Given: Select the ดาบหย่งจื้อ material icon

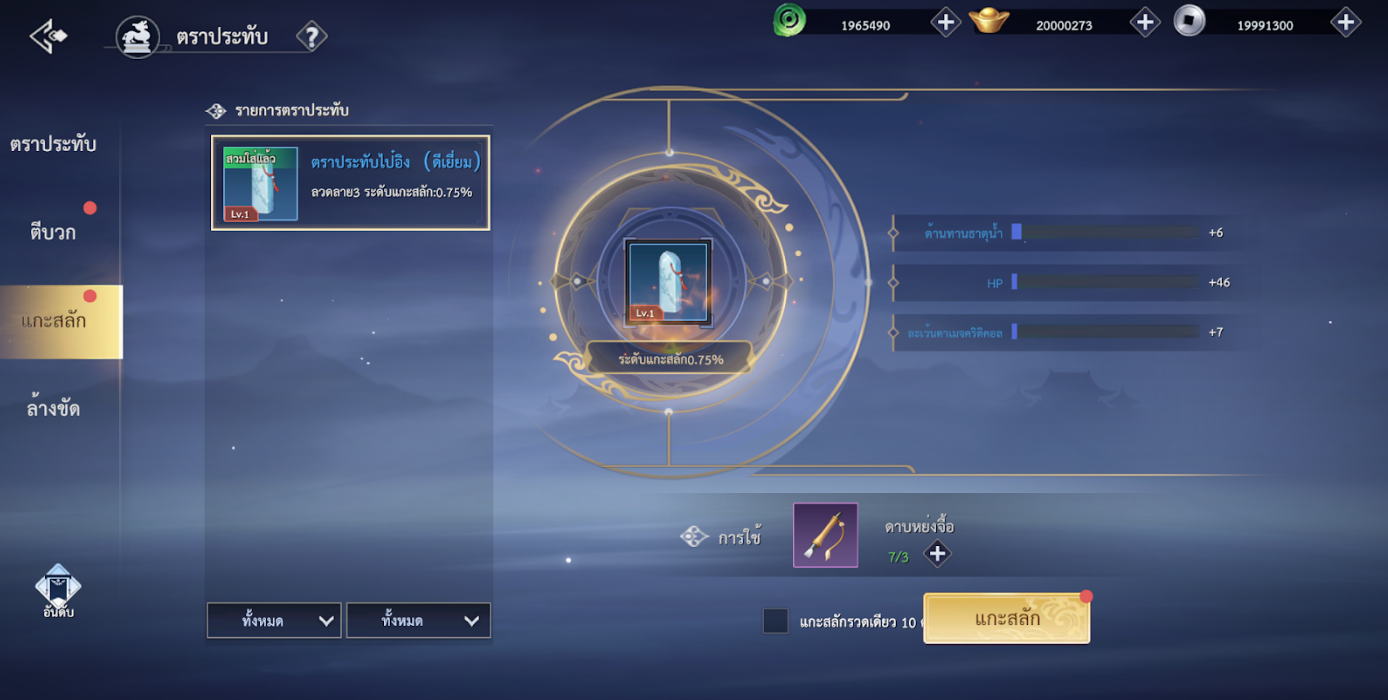Looking at the screenshot, I should pos(825,535).
